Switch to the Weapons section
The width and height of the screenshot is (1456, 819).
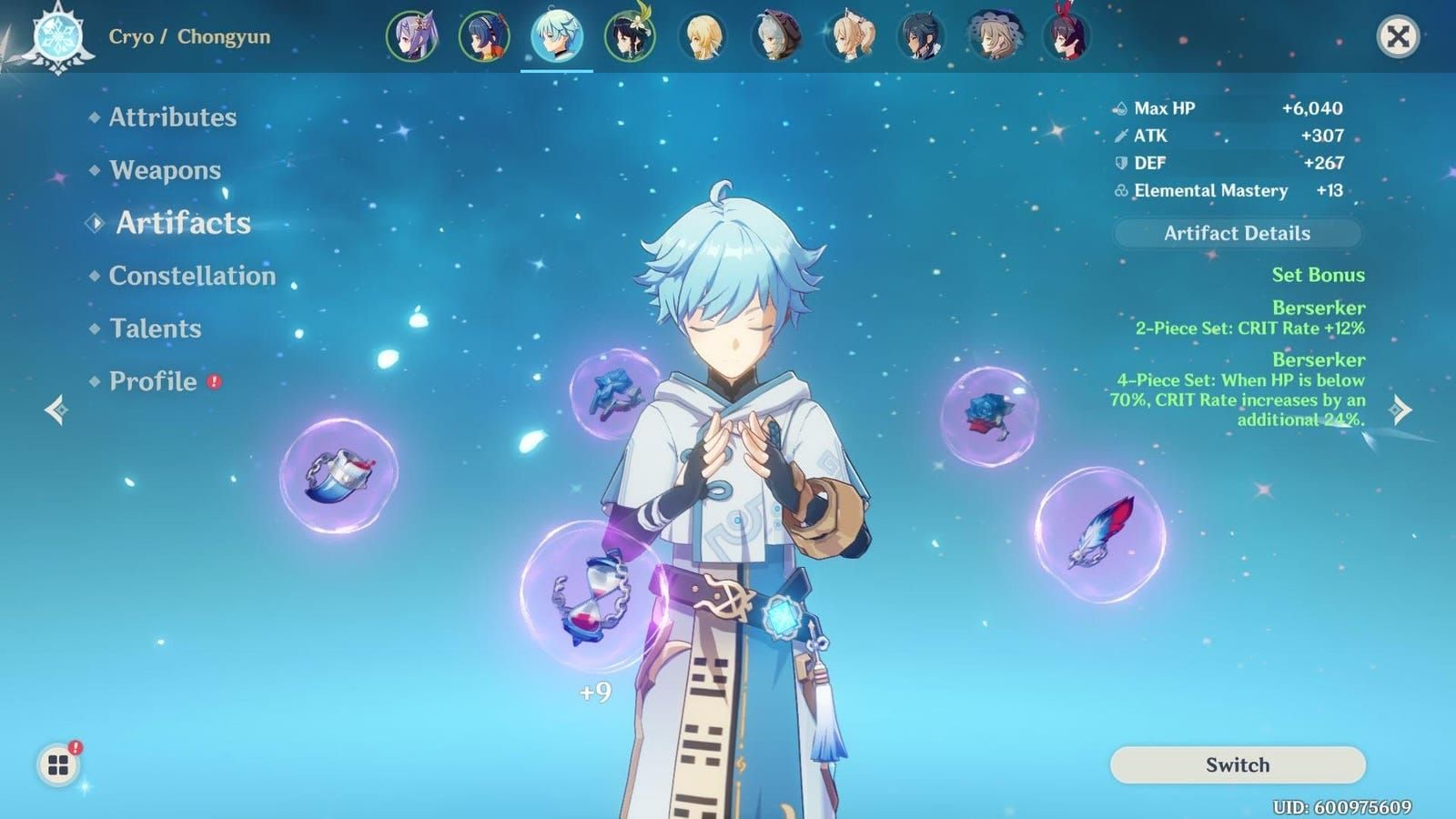click(164, 170)
